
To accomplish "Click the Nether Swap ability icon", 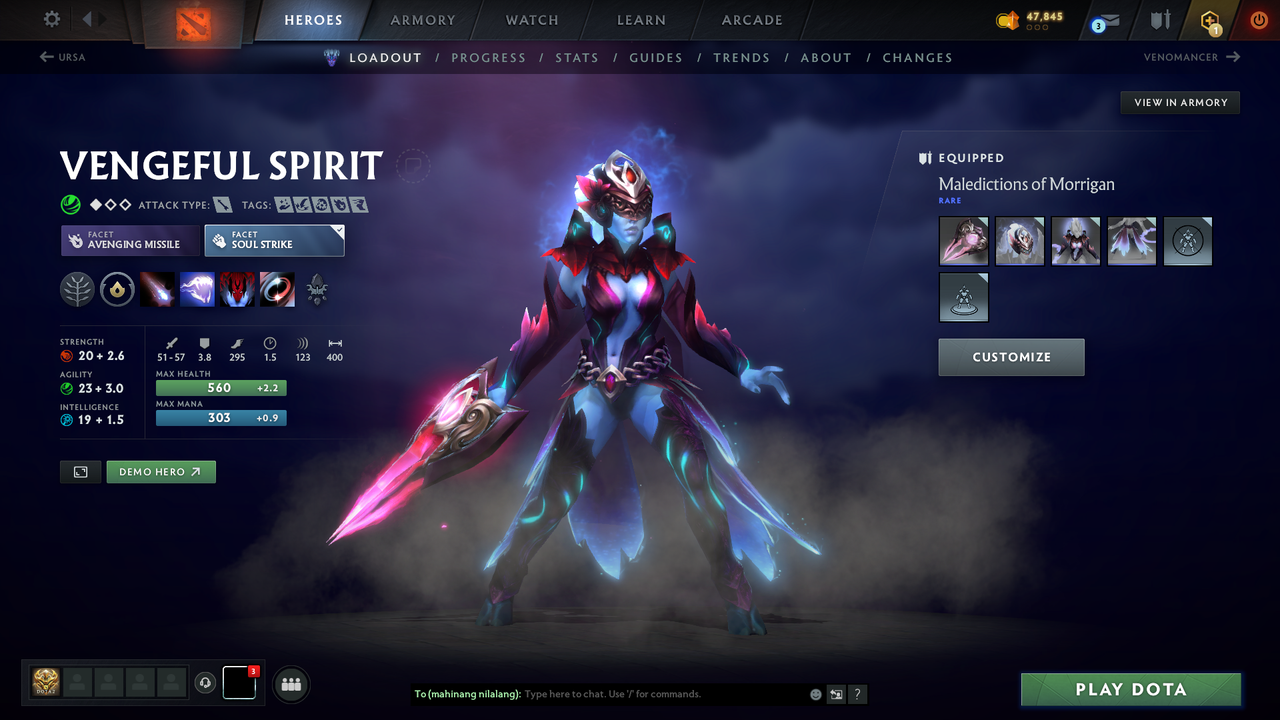I will point(277,289).
